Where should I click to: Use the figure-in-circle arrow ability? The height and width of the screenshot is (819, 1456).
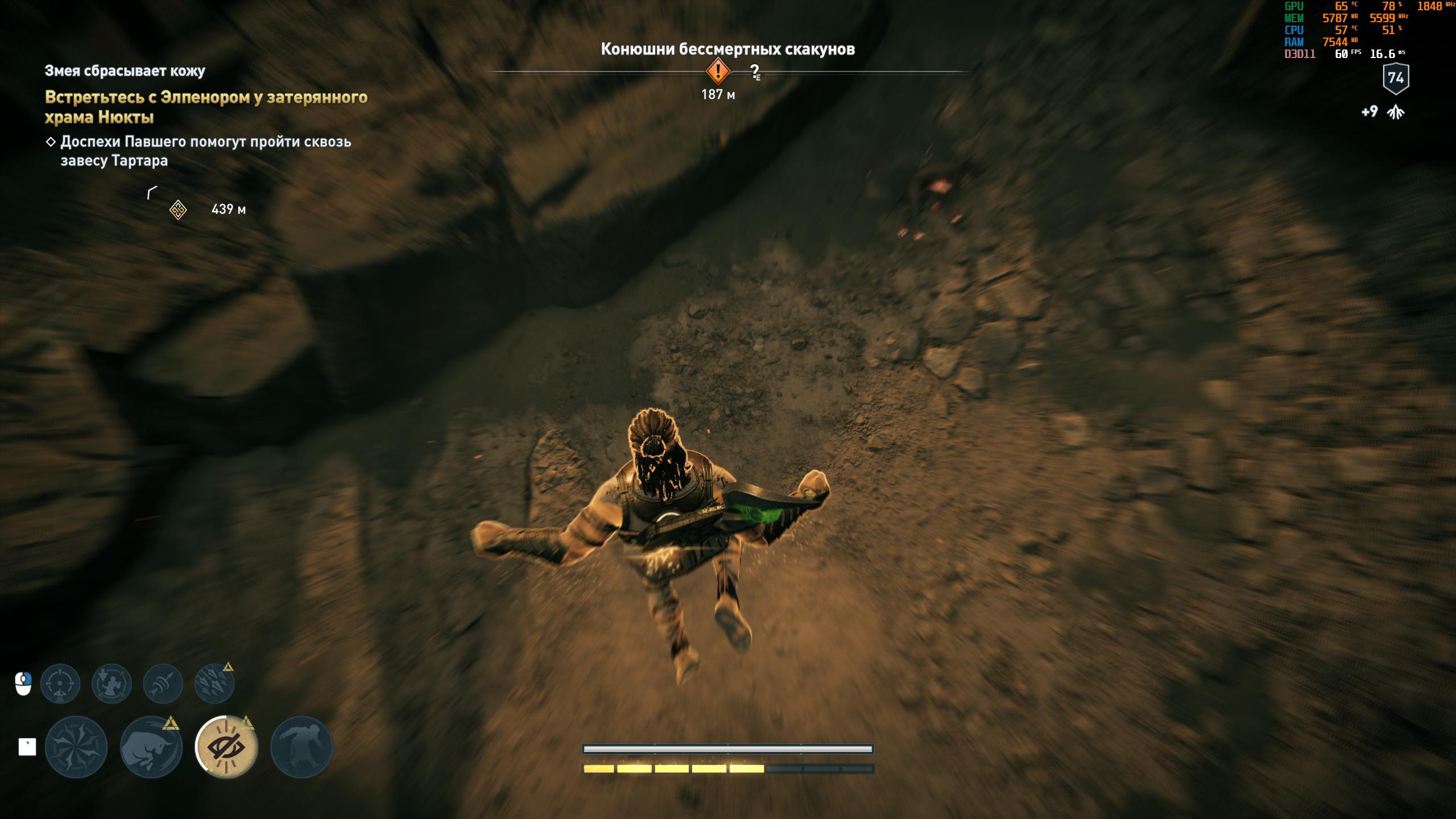pos(111,684)
